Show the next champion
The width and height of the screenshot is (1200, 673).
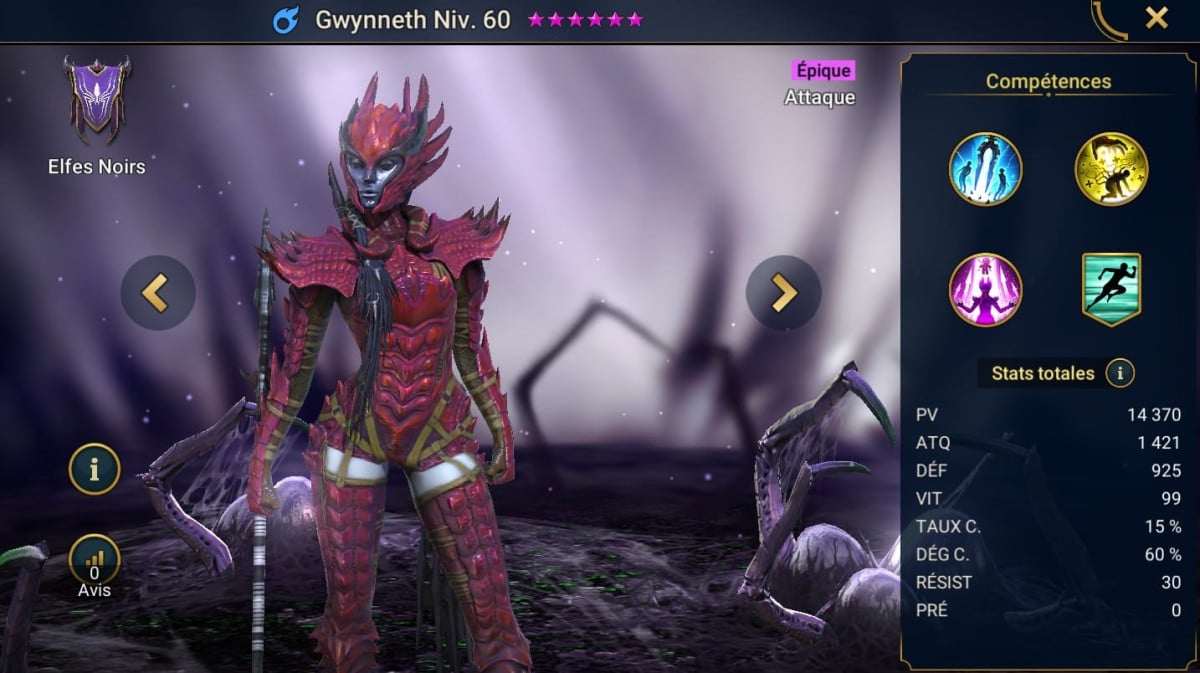coord(783,293)
